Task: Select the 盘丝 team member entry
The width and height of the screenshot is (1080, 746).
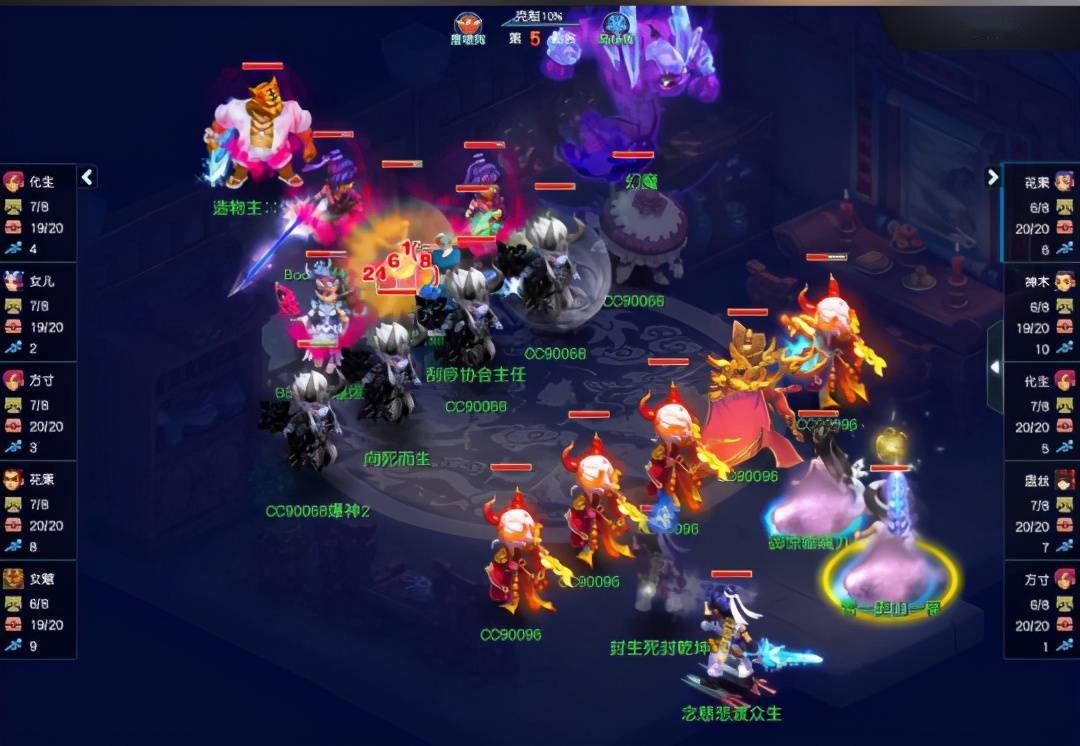Action: tap(1041, 509)
